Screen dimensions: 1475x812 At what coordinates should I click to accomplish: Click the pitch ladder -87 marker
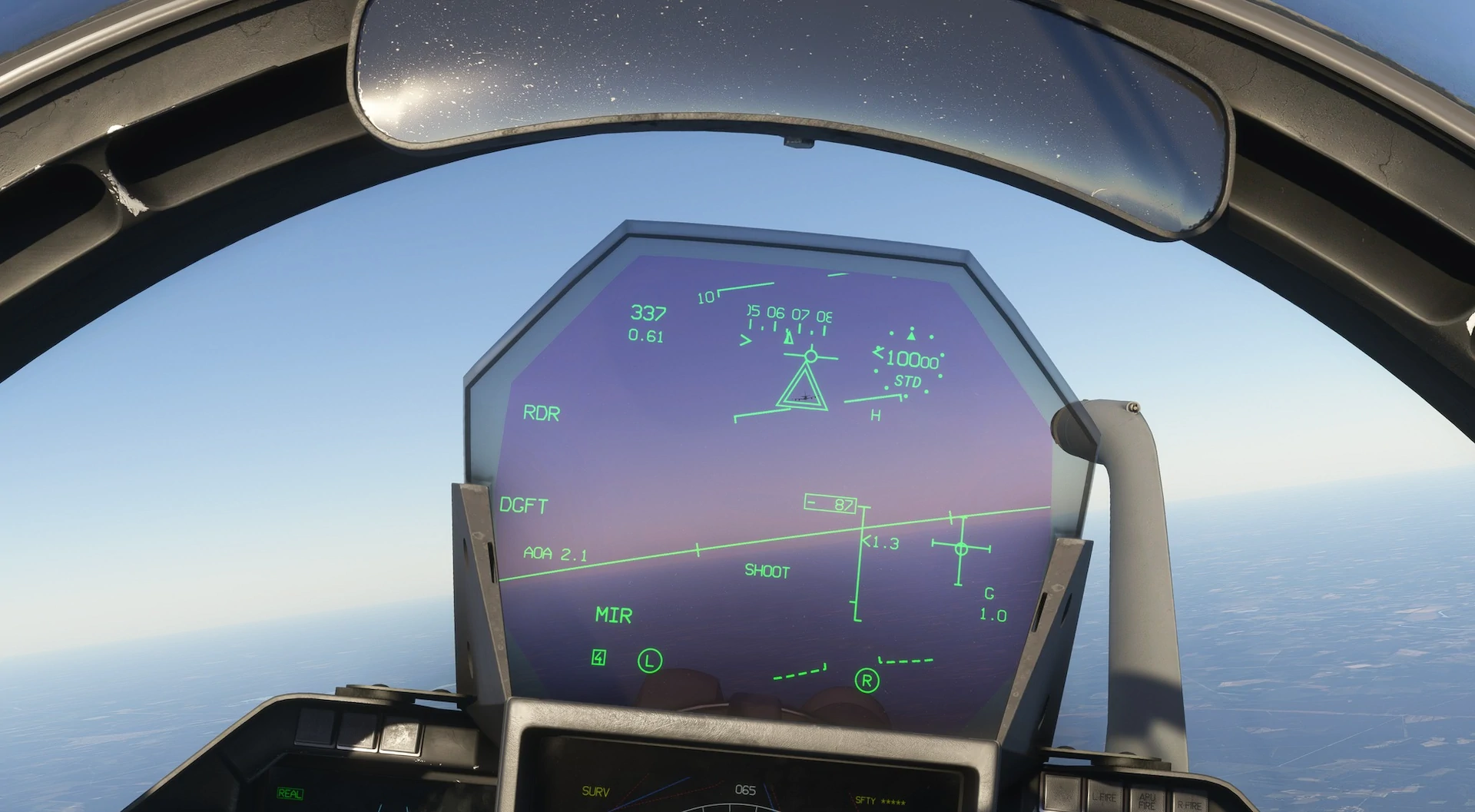pos(829,502)
